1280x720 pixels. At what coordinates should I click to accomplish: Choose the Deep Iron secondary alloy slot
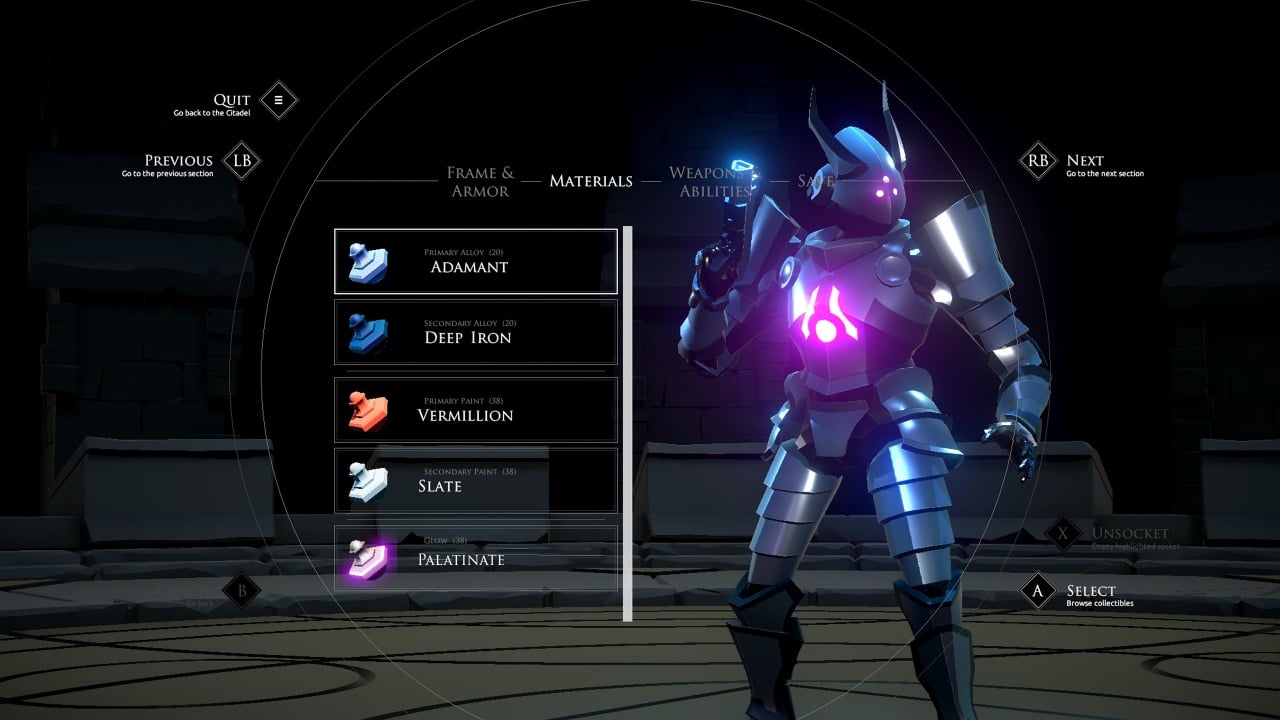475,332
